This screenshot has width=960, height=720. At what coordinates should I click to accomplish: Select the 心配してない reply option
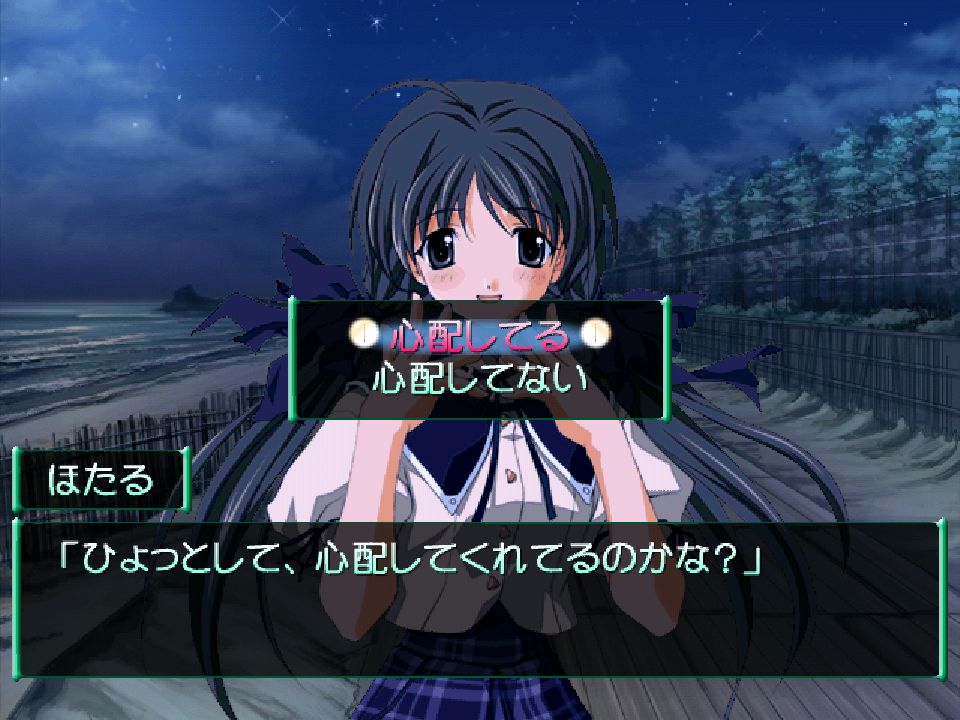[479, 380]
